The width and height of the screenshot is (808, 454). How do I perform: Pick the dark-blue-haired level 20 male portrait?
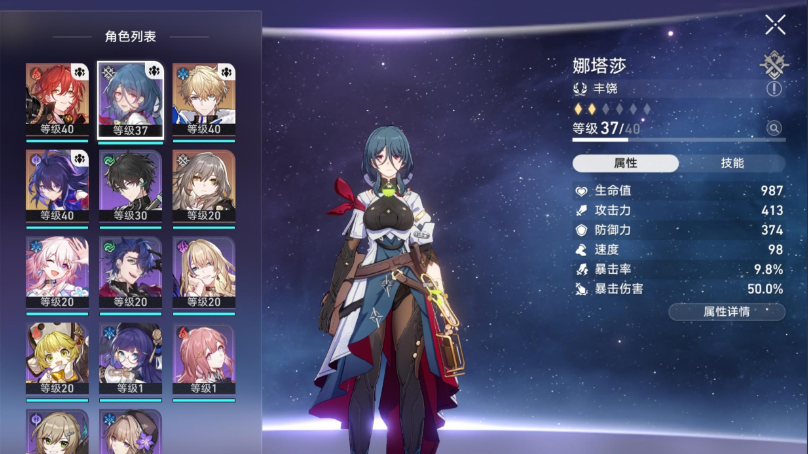[130, 271]
